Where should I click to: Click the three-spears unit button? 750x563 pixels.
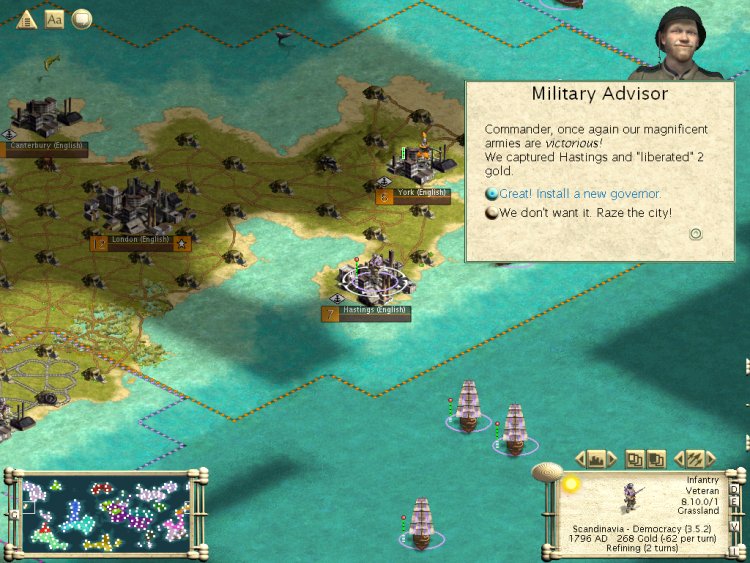(694, 459)
